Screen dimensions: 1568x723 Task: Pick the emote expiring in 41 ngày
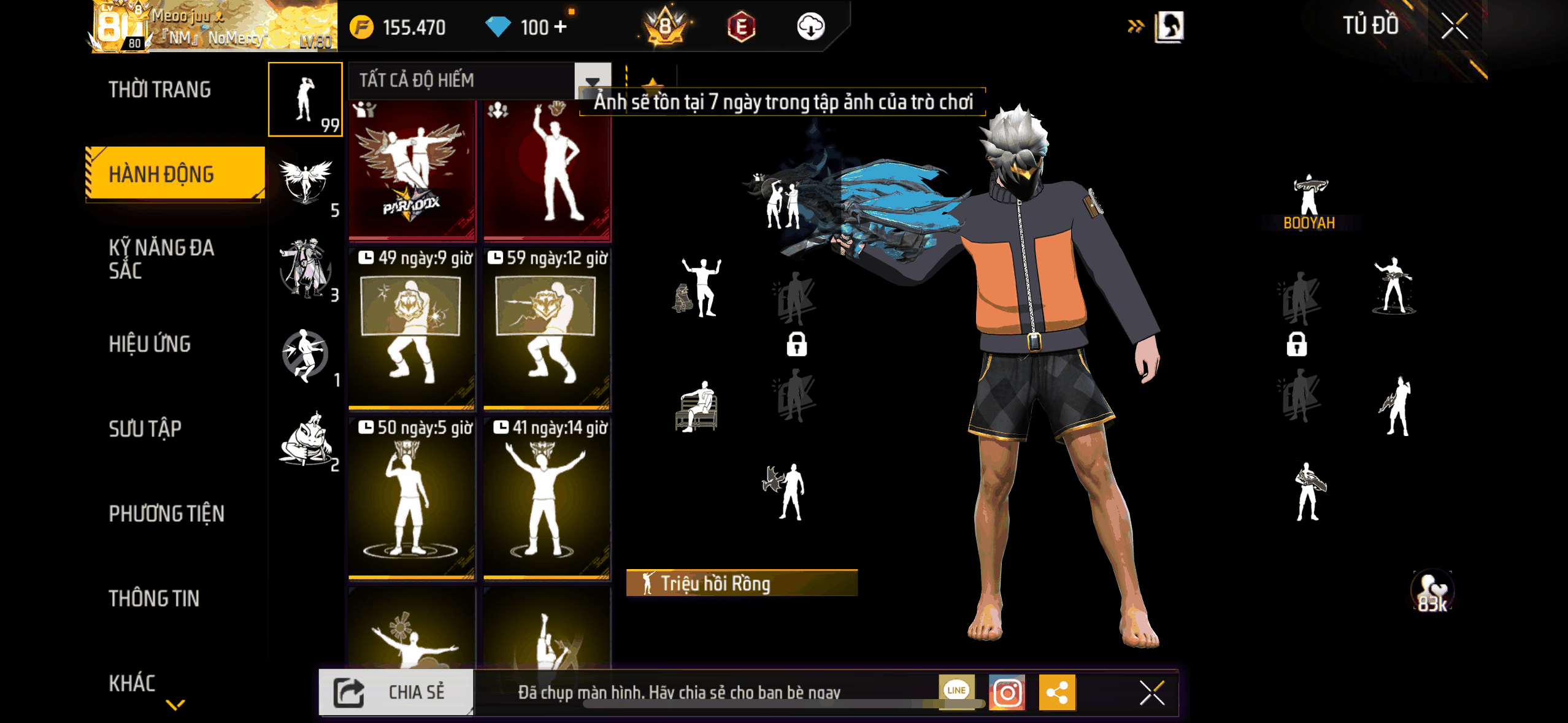click(547, 498)
